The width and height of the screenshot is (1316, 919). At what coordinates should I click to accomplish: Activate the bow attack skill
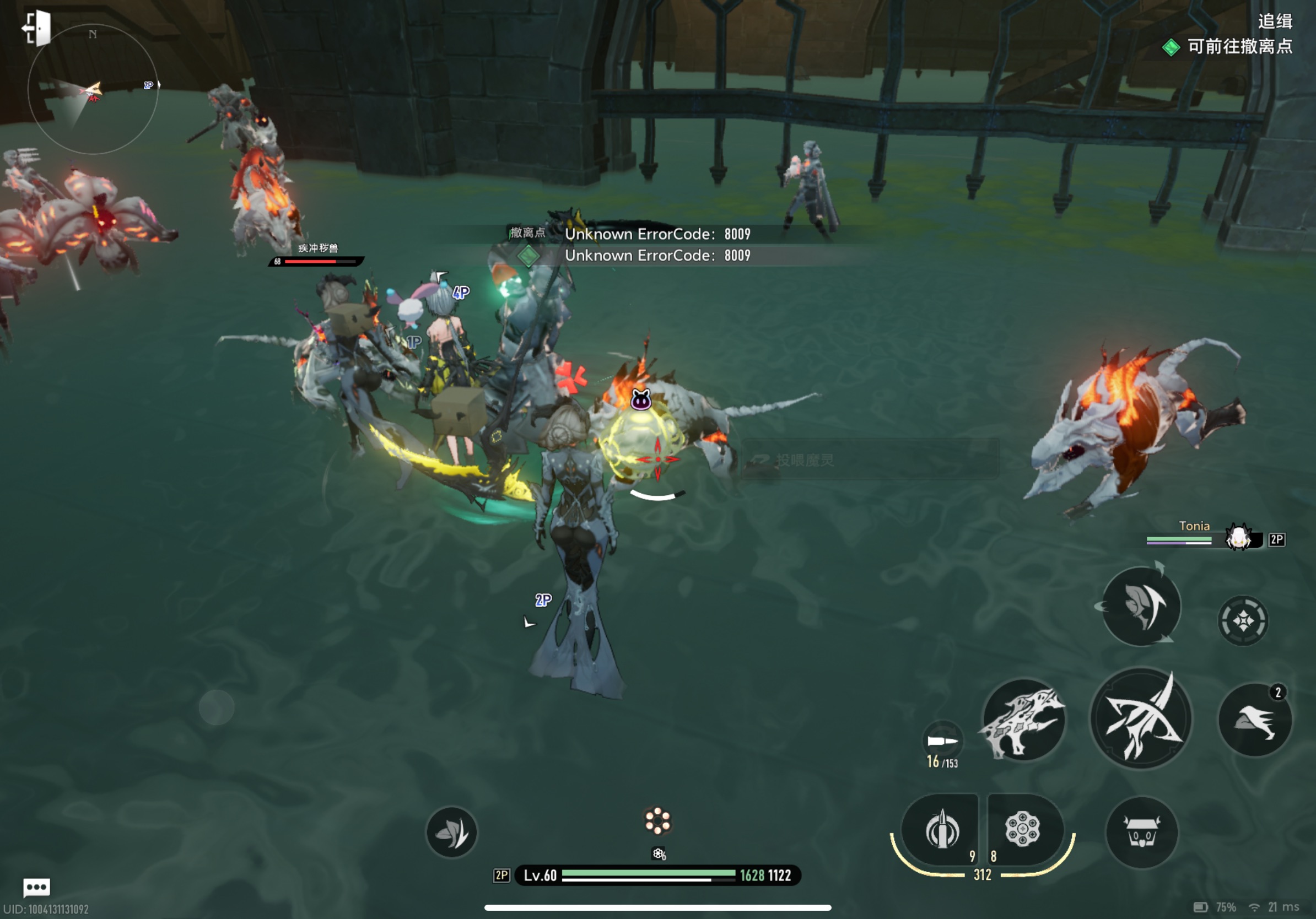pyautogui.click(x=1141, y=718)
